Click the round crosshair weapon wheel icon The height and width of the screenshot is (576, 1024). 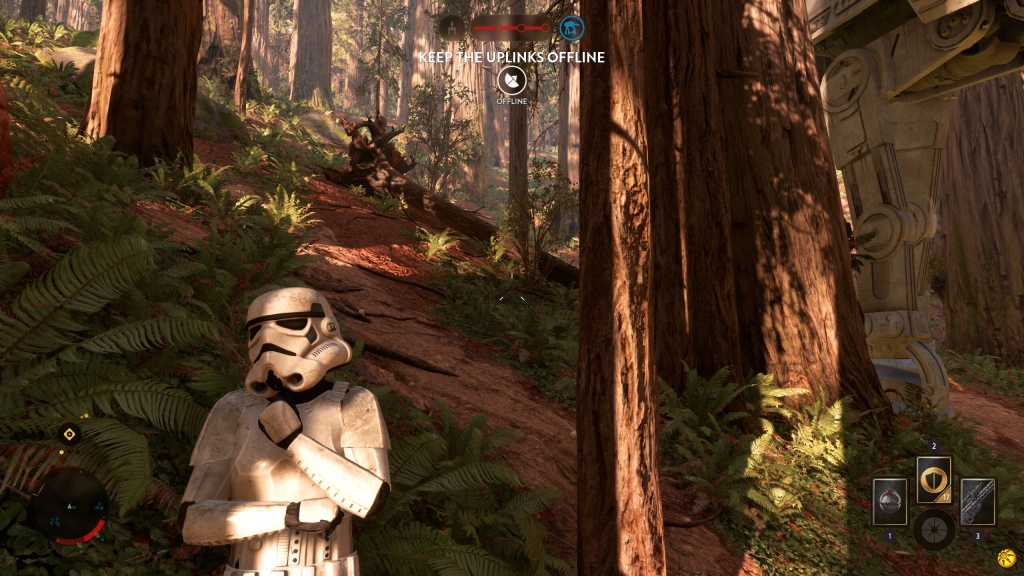934,529
